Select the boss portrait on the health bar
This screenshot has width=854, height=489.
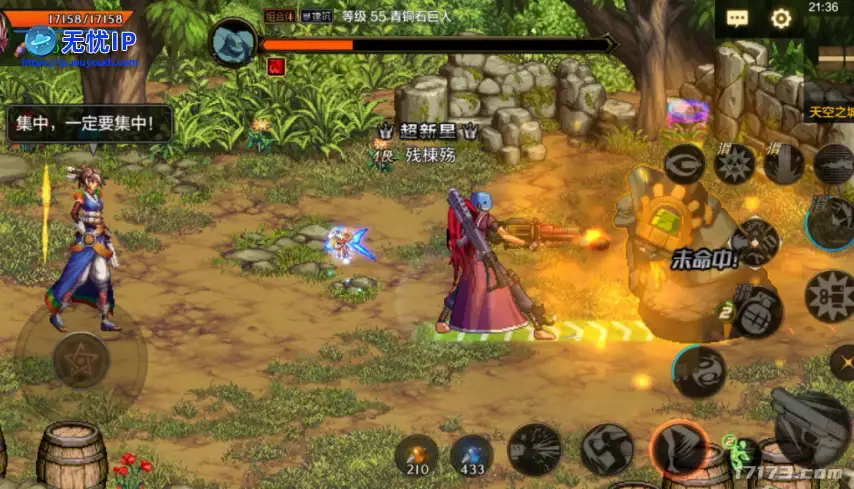236,42
